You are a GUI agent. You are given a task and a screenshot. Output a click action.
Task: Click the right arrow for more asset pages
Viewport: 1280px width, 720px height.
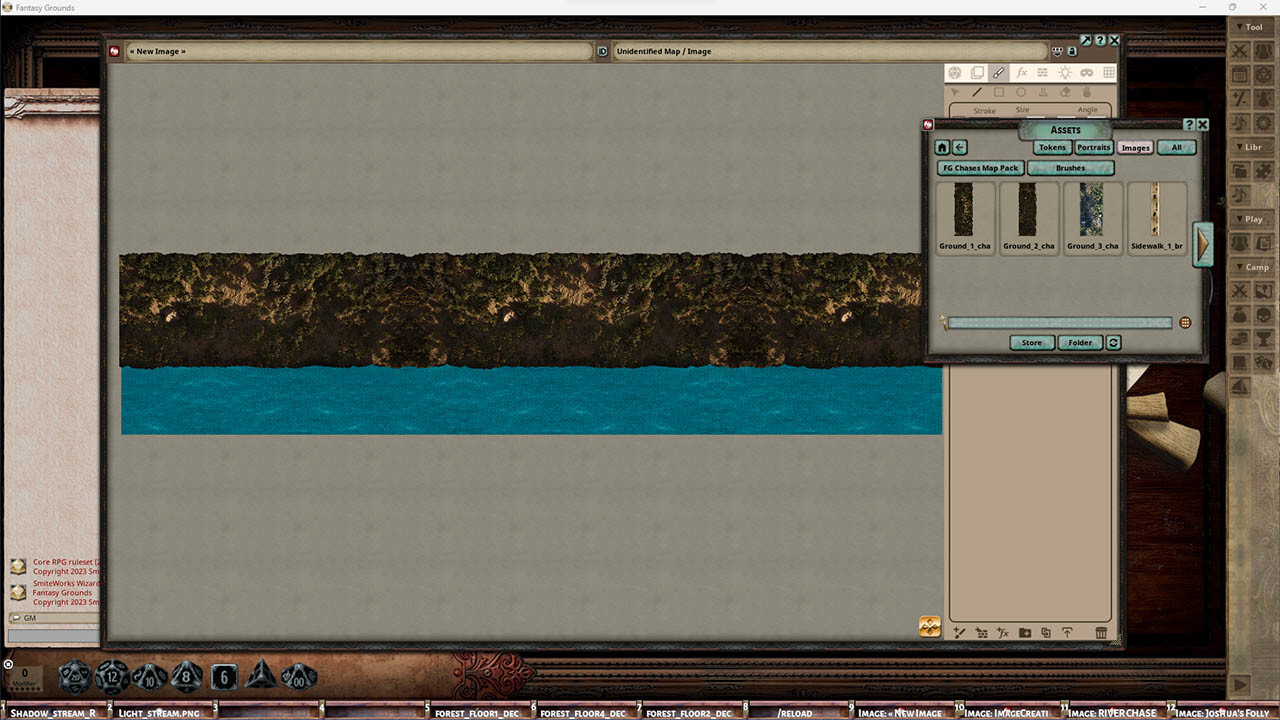click(1203, 245)
